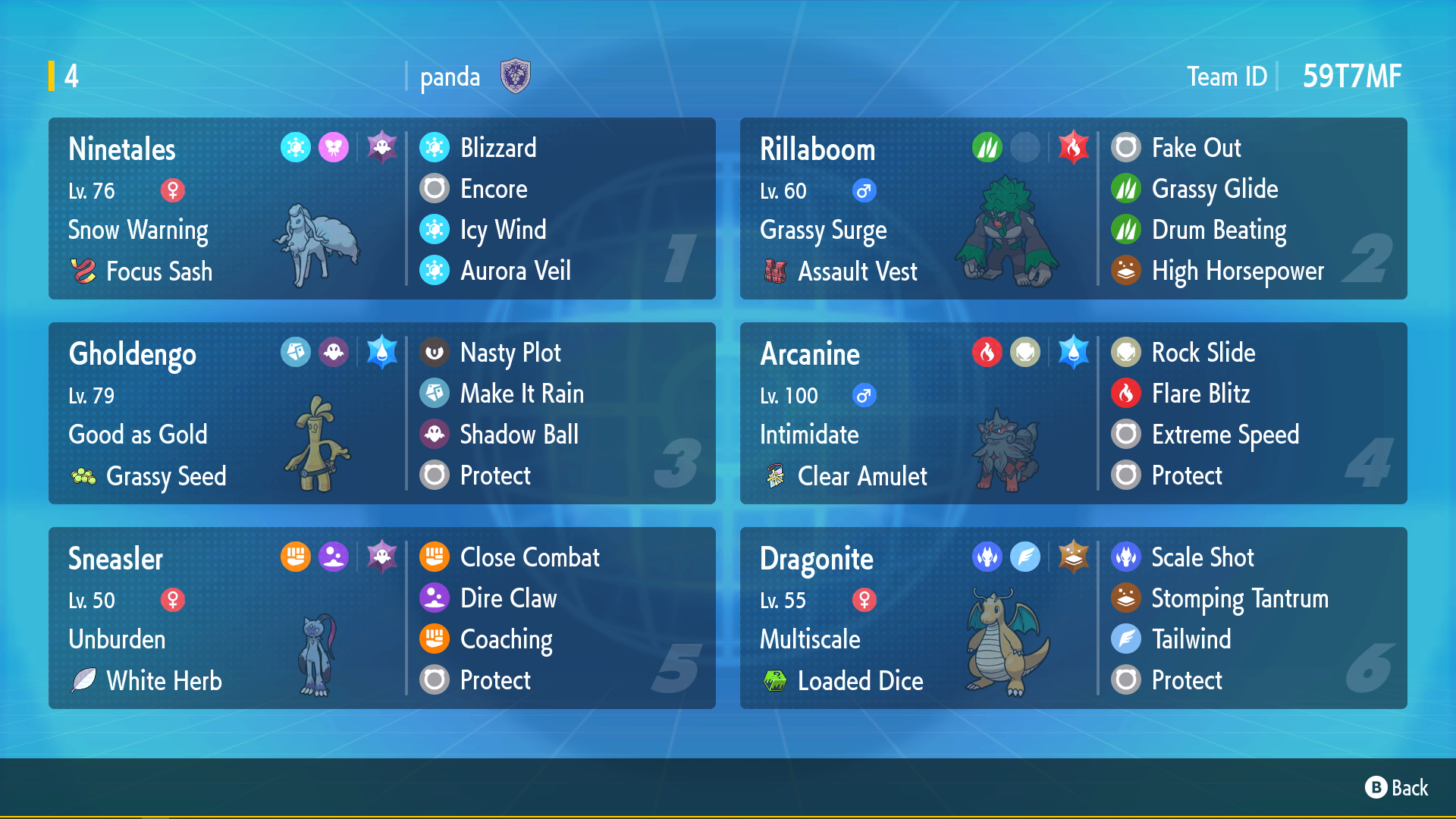
Task: Select the Sneasler team card
Action: coord(381,618)
